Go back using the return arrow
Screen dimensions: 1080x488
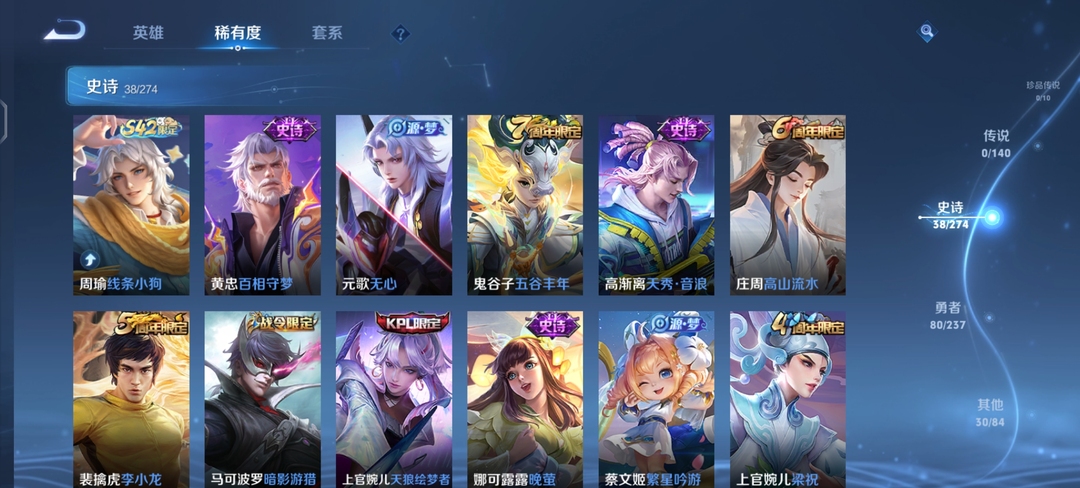(64, 32)
